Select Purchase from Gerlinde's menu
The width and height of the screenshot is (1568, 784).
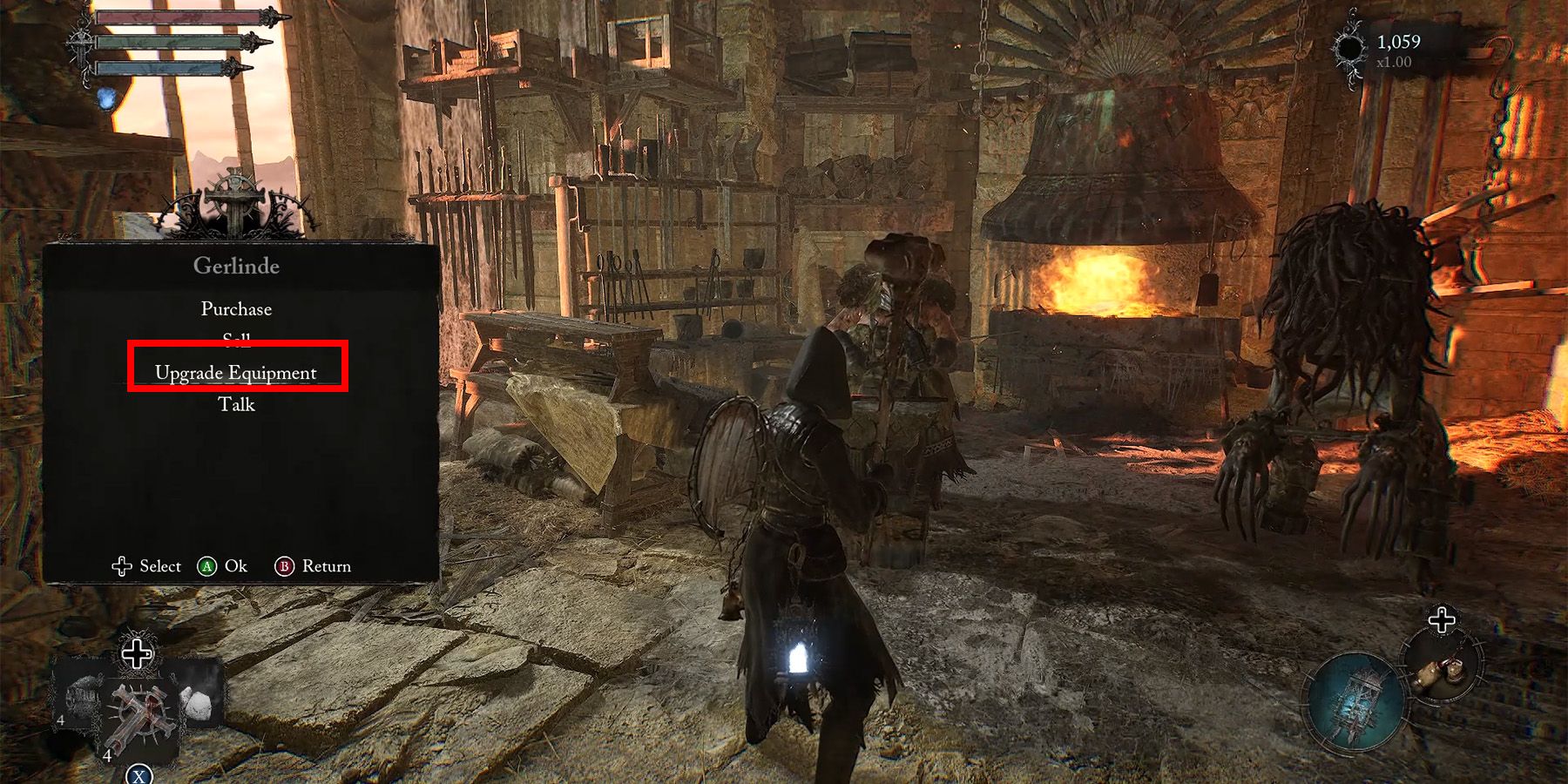click(236, 308)
